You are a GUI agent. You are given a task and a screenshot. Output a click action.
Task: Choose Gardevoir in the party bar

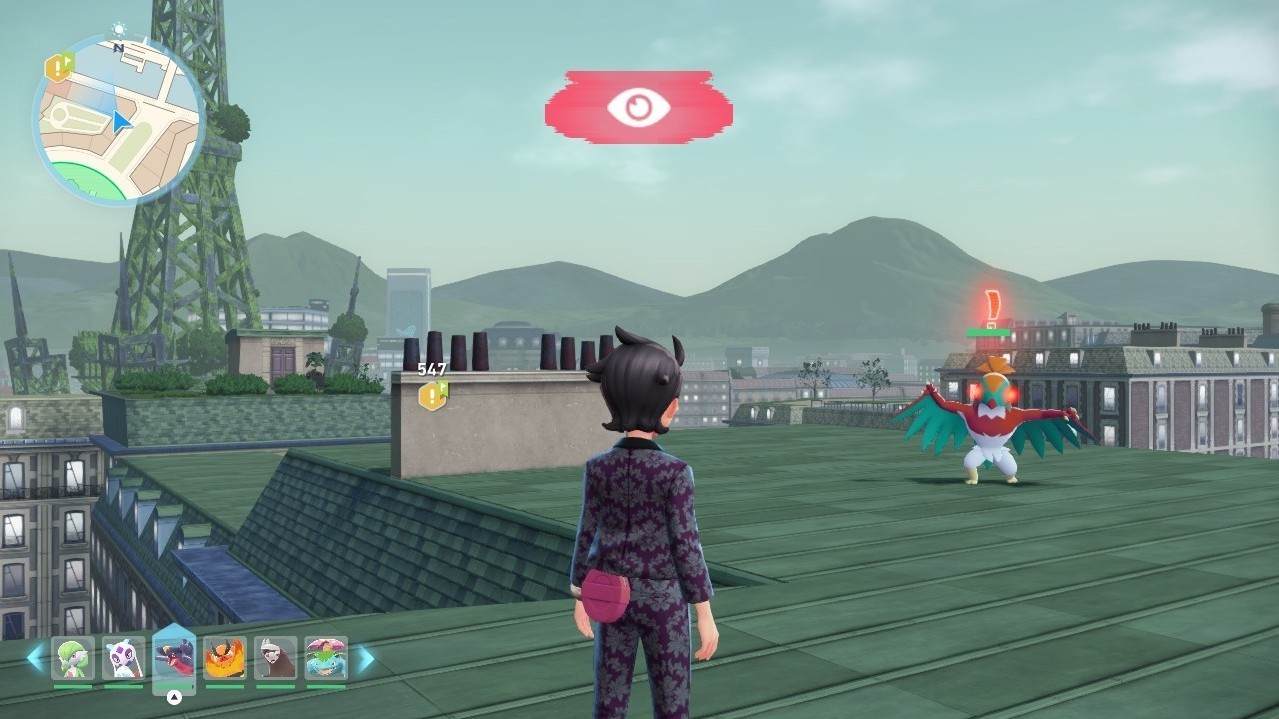coord(73,658)
